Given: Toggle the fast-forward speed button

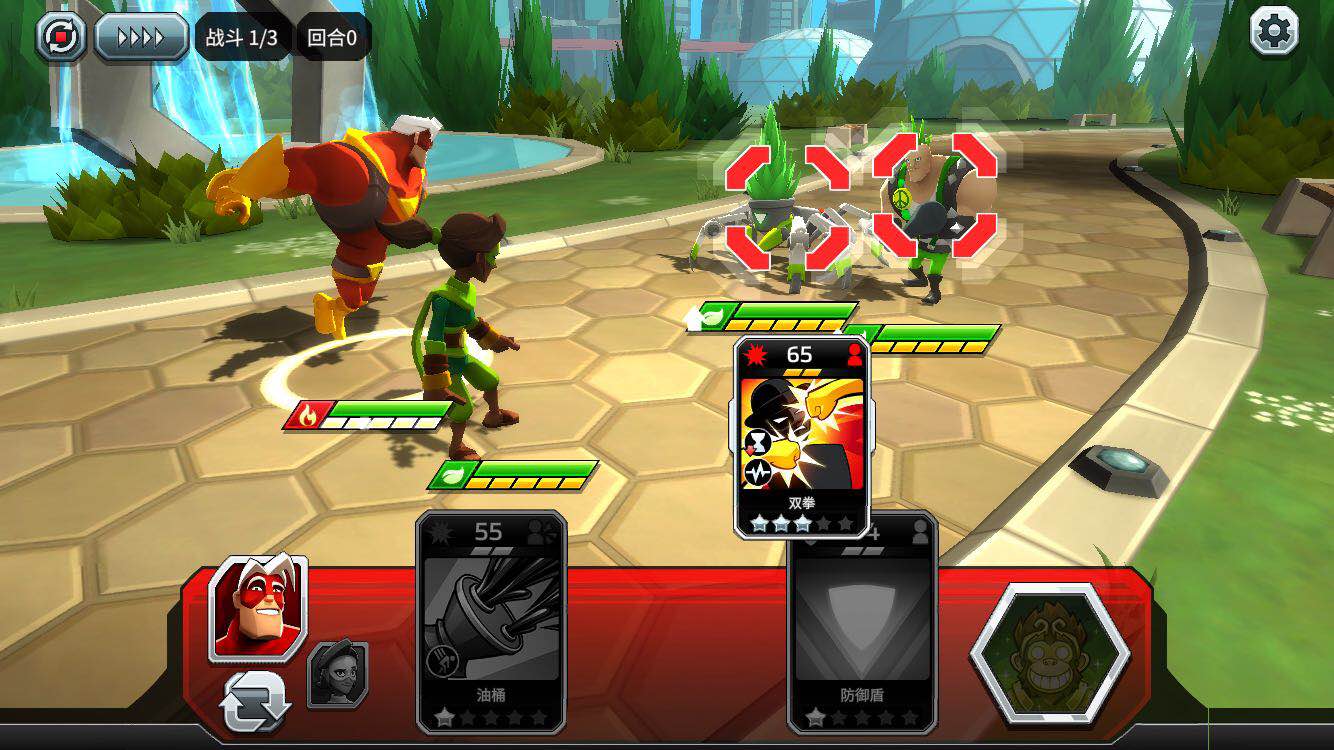Looking at the screenshot, I should pyautogui.click(x=141, y=38).
